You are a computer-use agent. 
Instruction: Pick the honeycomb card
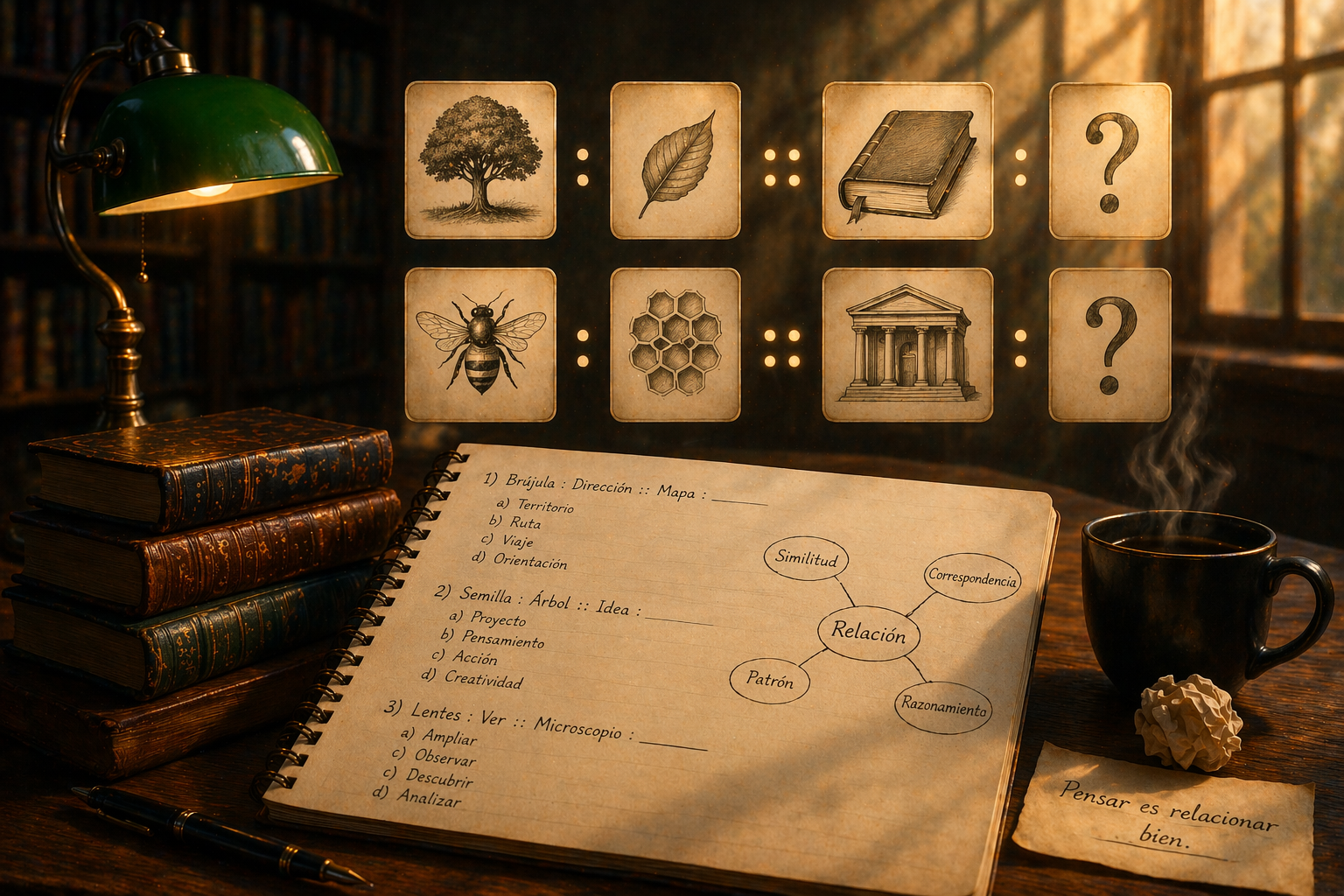click(675, 344)
